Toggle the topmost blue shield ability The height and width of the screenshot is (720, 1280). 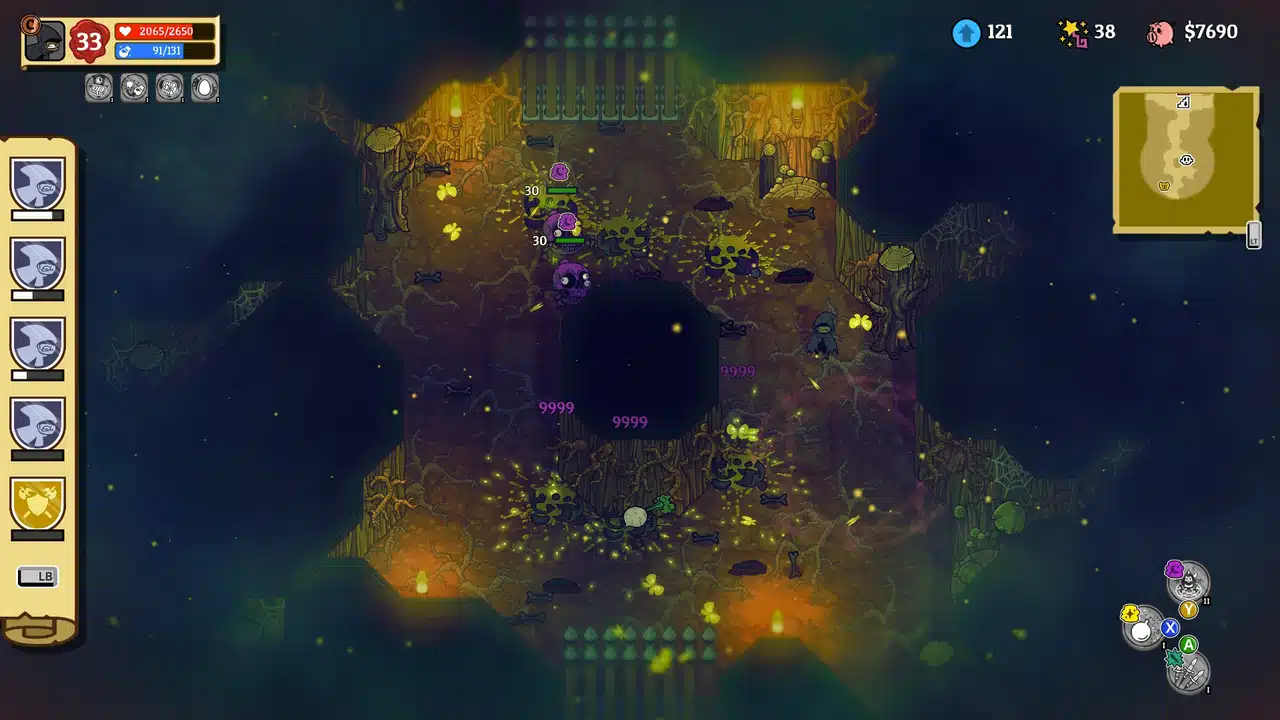pyautogui.click(x=38, y=185)
